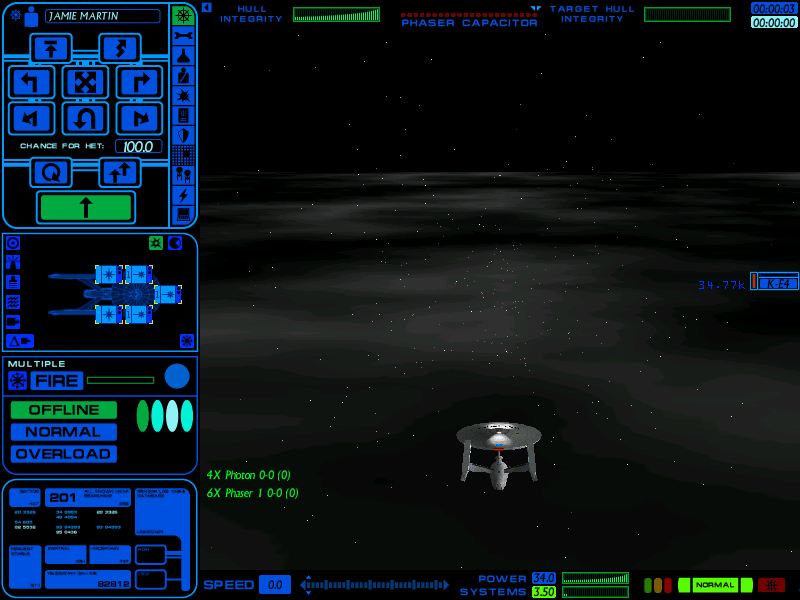800x600 pixels.
Task: Turn the ship hard left
Action: pyautogui.click(x=31, y=82)
